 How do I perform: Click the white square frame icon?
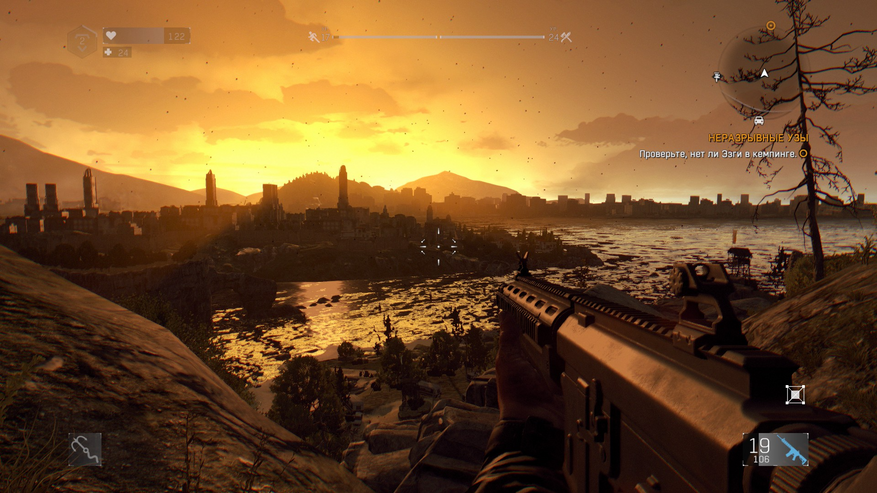[x=795, y=395]
